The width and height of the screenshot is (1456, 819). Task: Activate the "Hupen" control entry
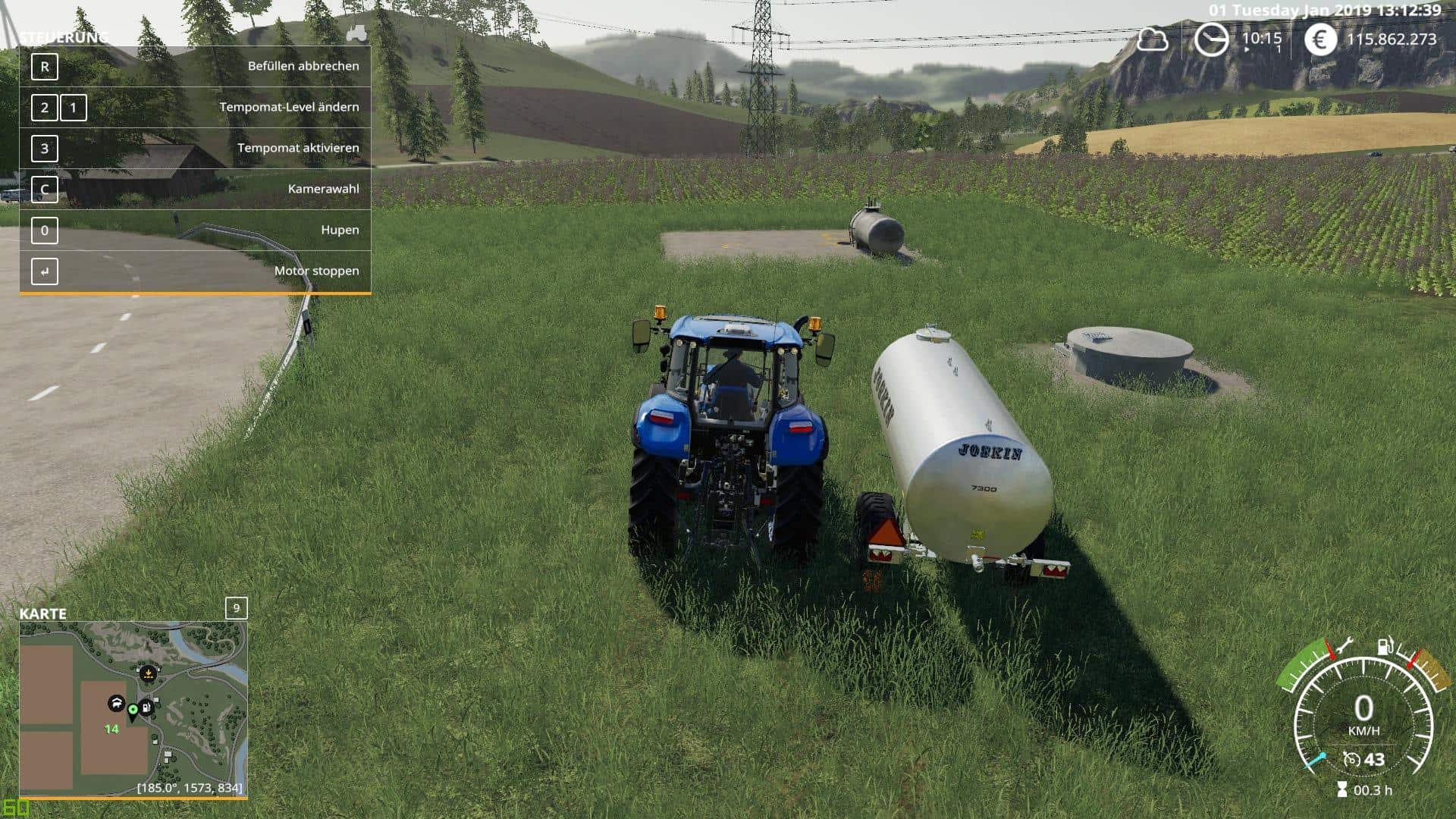(x=195, y=230)
